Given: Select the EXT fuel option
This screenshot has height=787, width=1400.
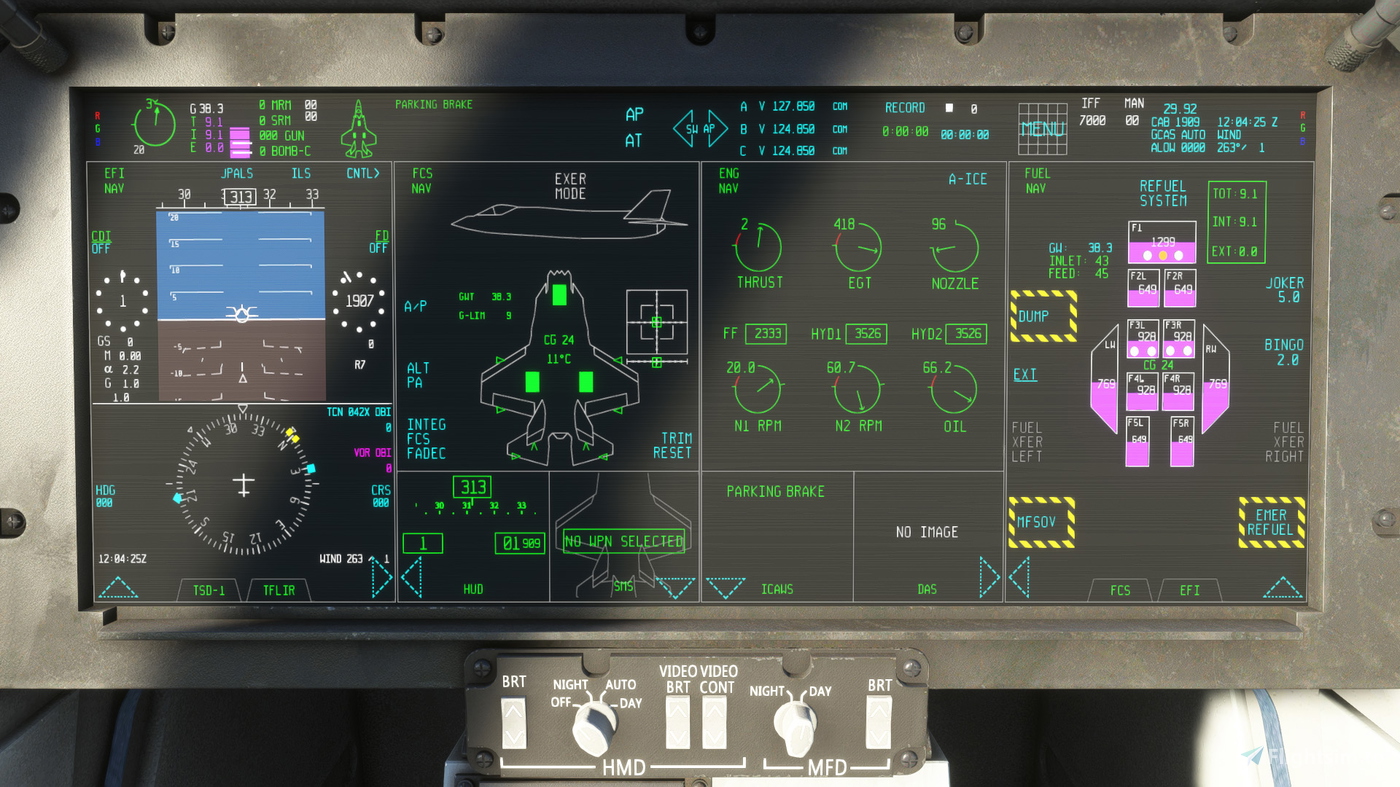Looking at the screenshot, I should (x=1025, y=375).
